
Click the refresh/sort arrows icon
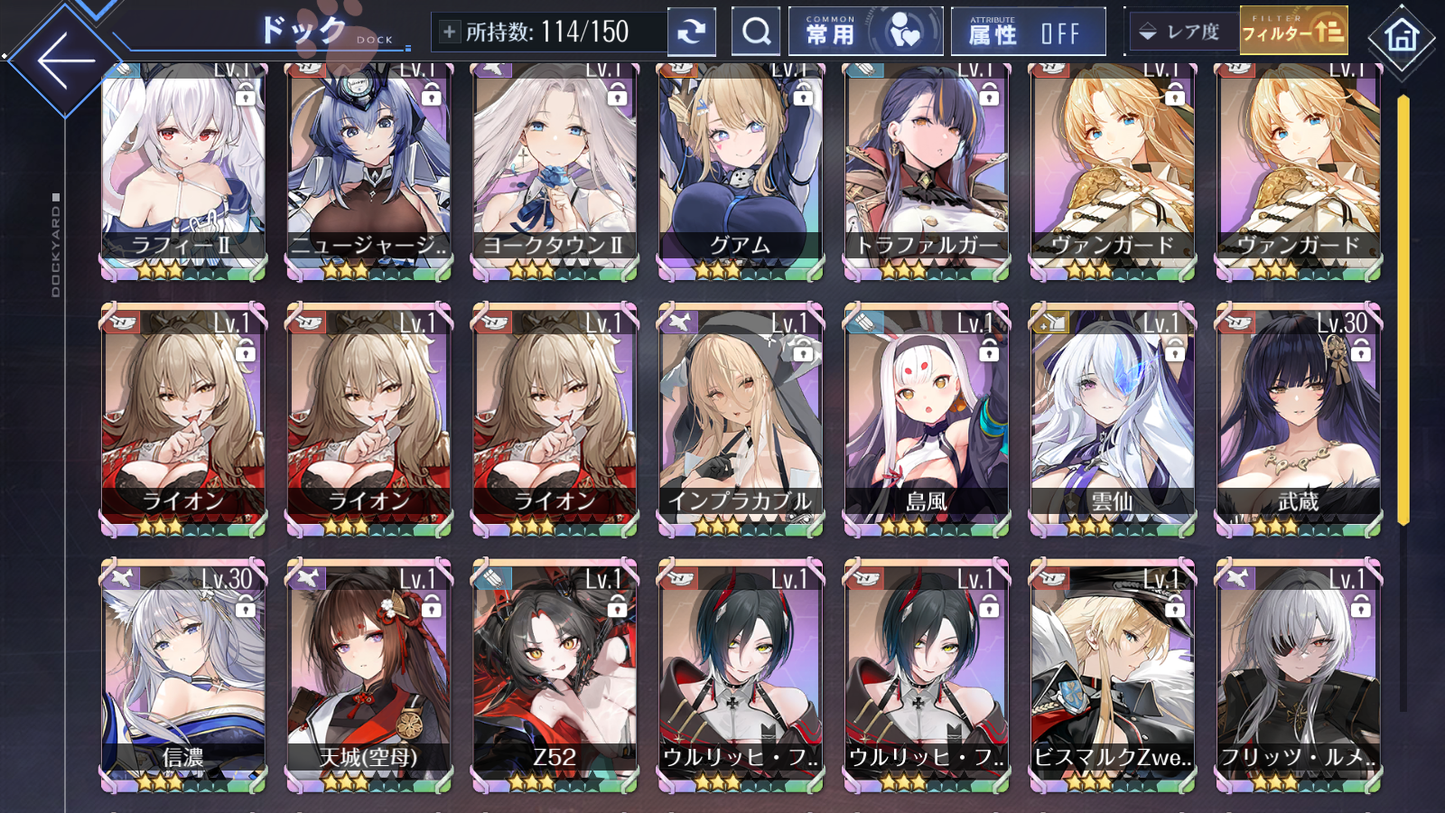click(690, 31)
